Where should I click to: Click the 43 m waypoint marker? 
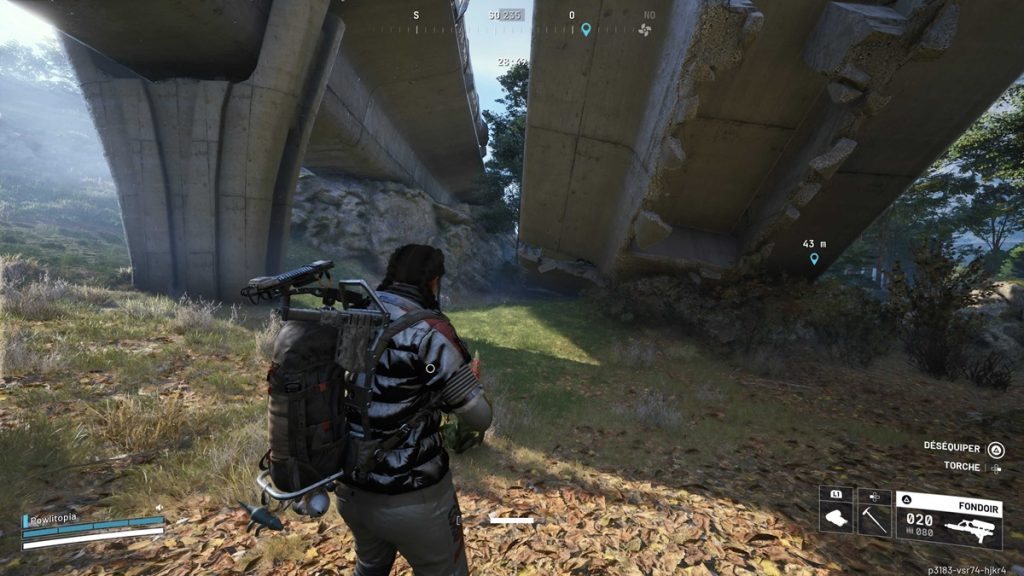(x=814, y=259)
